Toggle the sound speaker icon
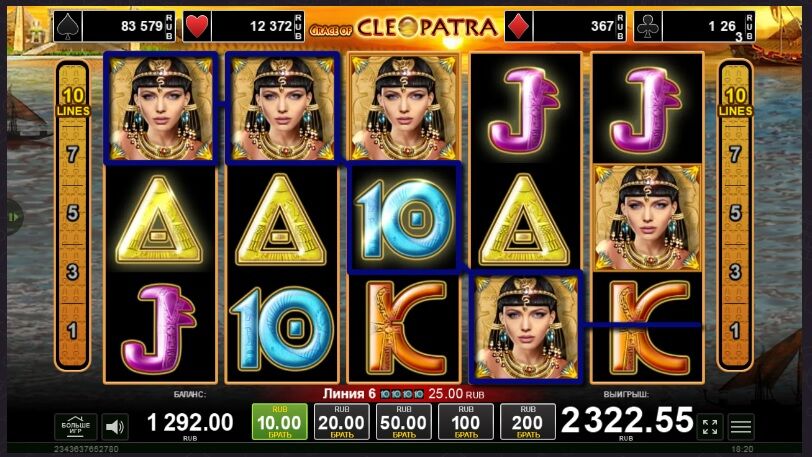Viewport: 812px width, 457px height. (x=115, y=427)
